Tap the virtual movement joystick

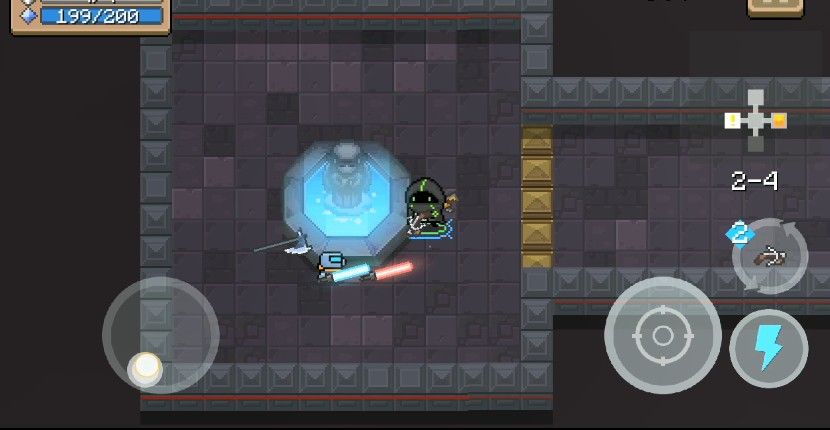pos(160,334)
